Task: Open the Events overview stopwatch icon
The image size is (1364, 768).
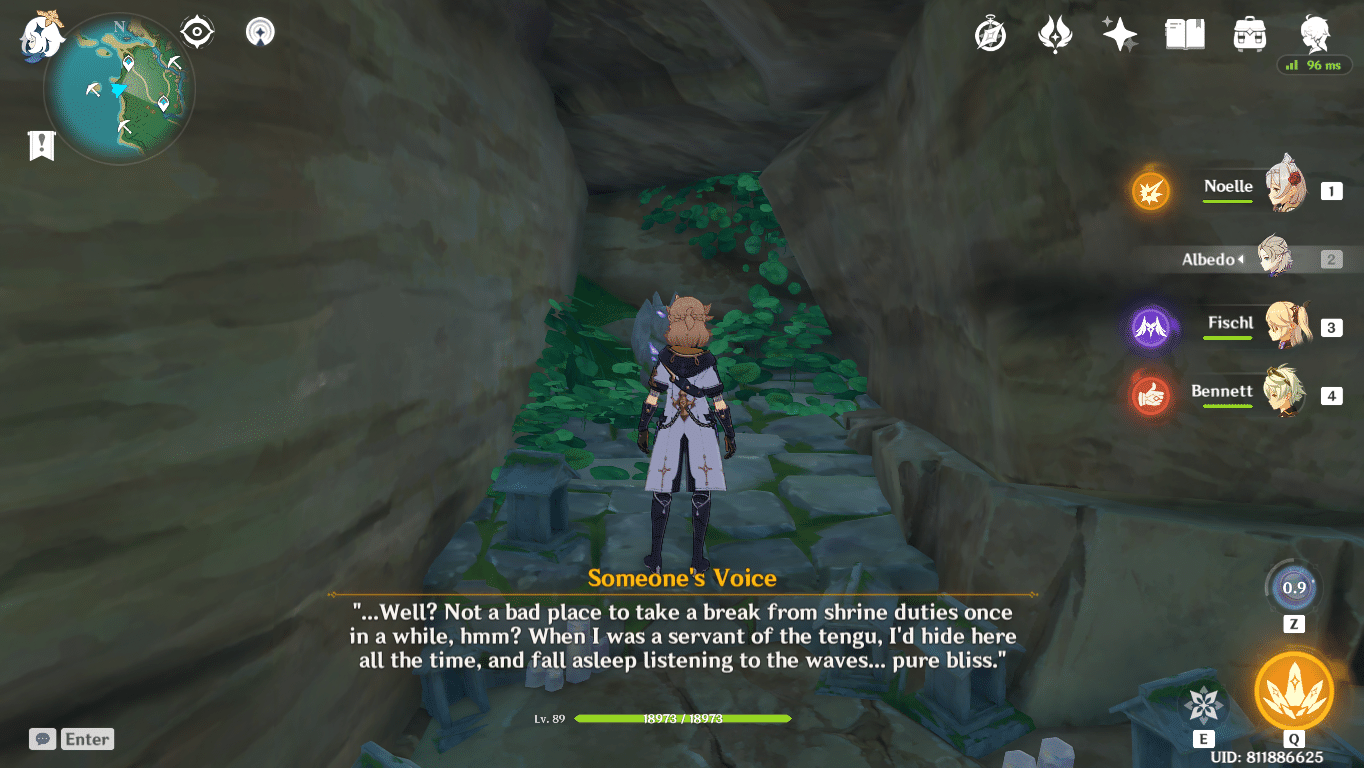Action: [x=988, y=33]
